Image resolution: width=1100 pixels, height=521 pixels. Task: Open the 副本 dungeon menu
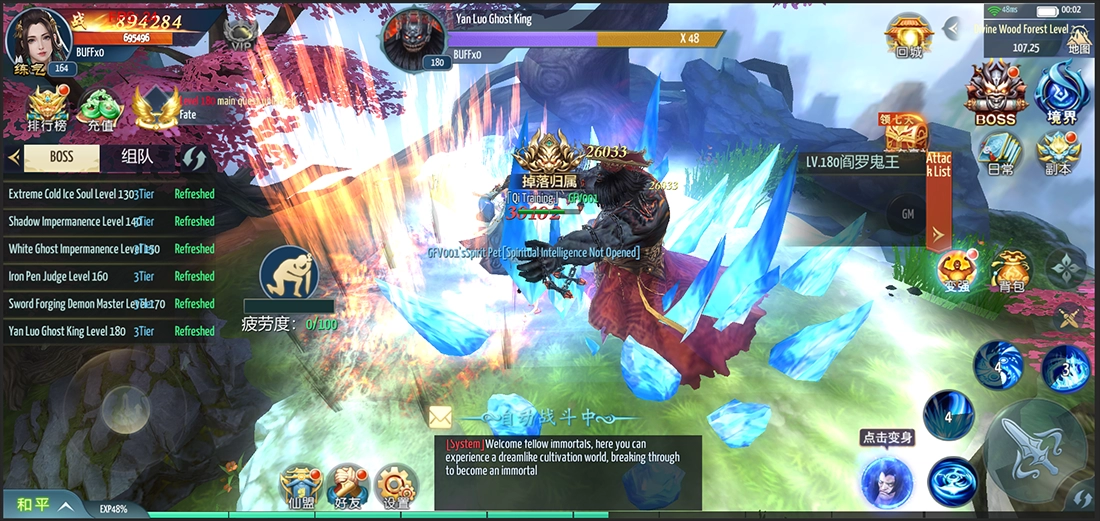point(1058,153)
